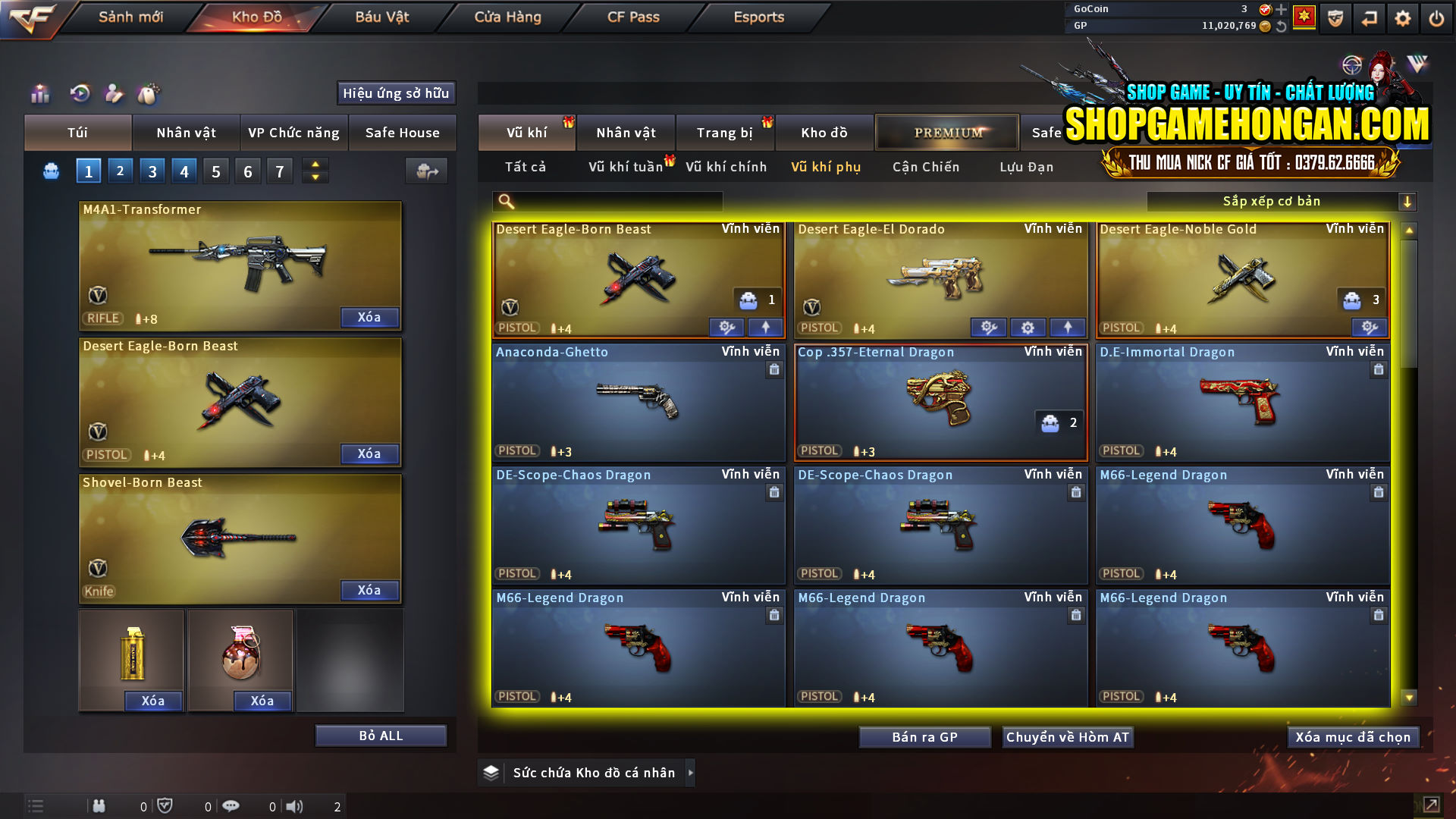Switch to the Vũ khí phụ tab
This screenshot has height=819, width=1456.
828,167
